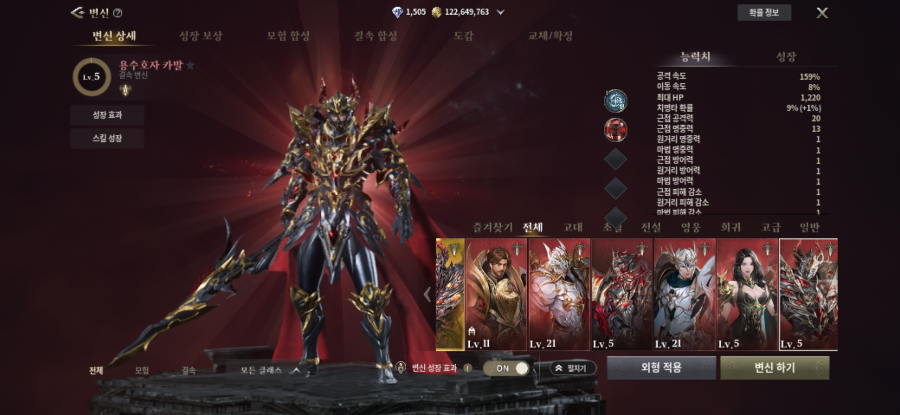Show the 도감 collection tab
This screenshot has height=415, width=900.
coord(463,37)
